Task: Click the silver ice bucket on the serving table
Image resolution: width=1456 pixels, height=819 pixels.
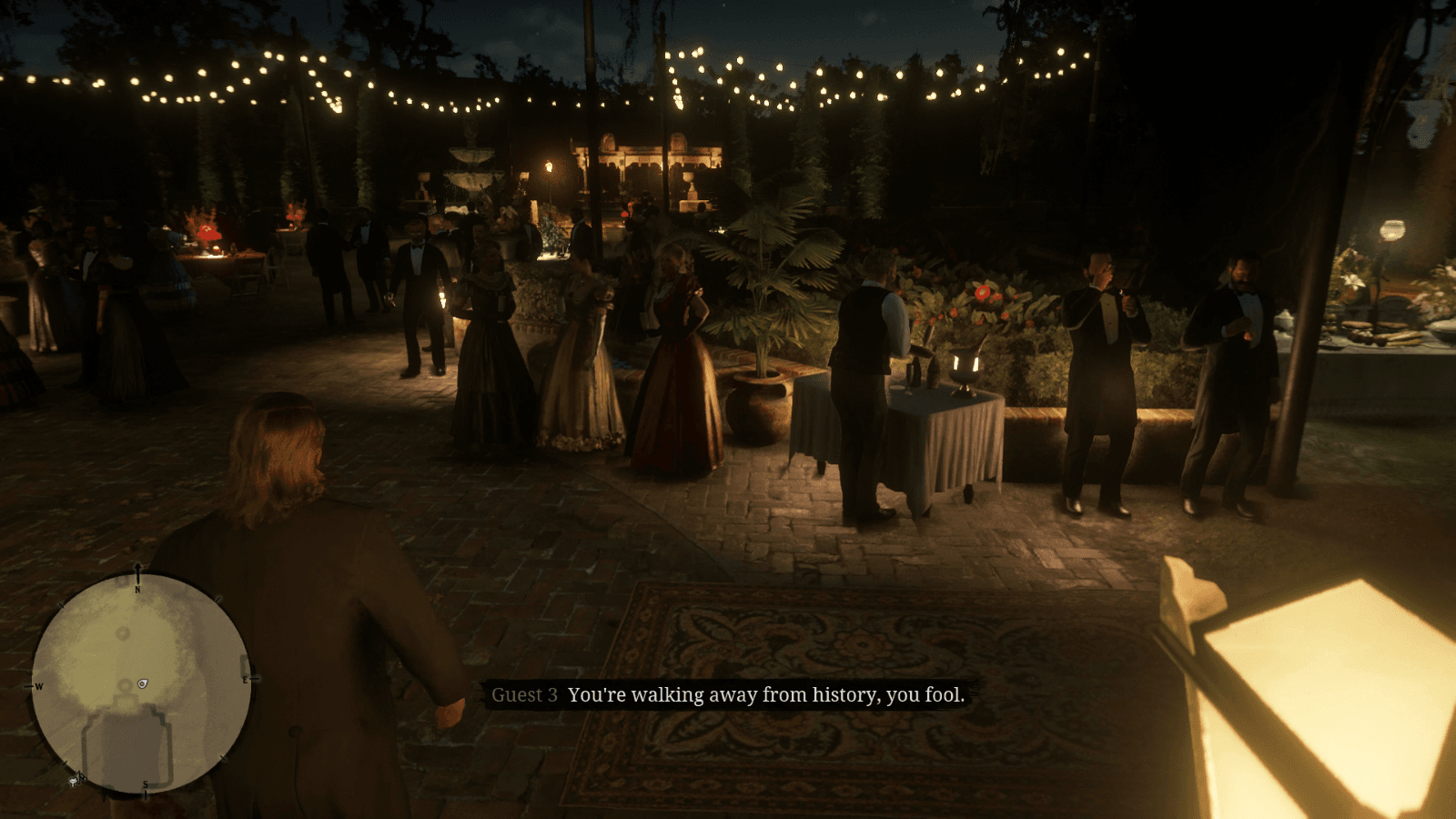Action: coord(965,371)
